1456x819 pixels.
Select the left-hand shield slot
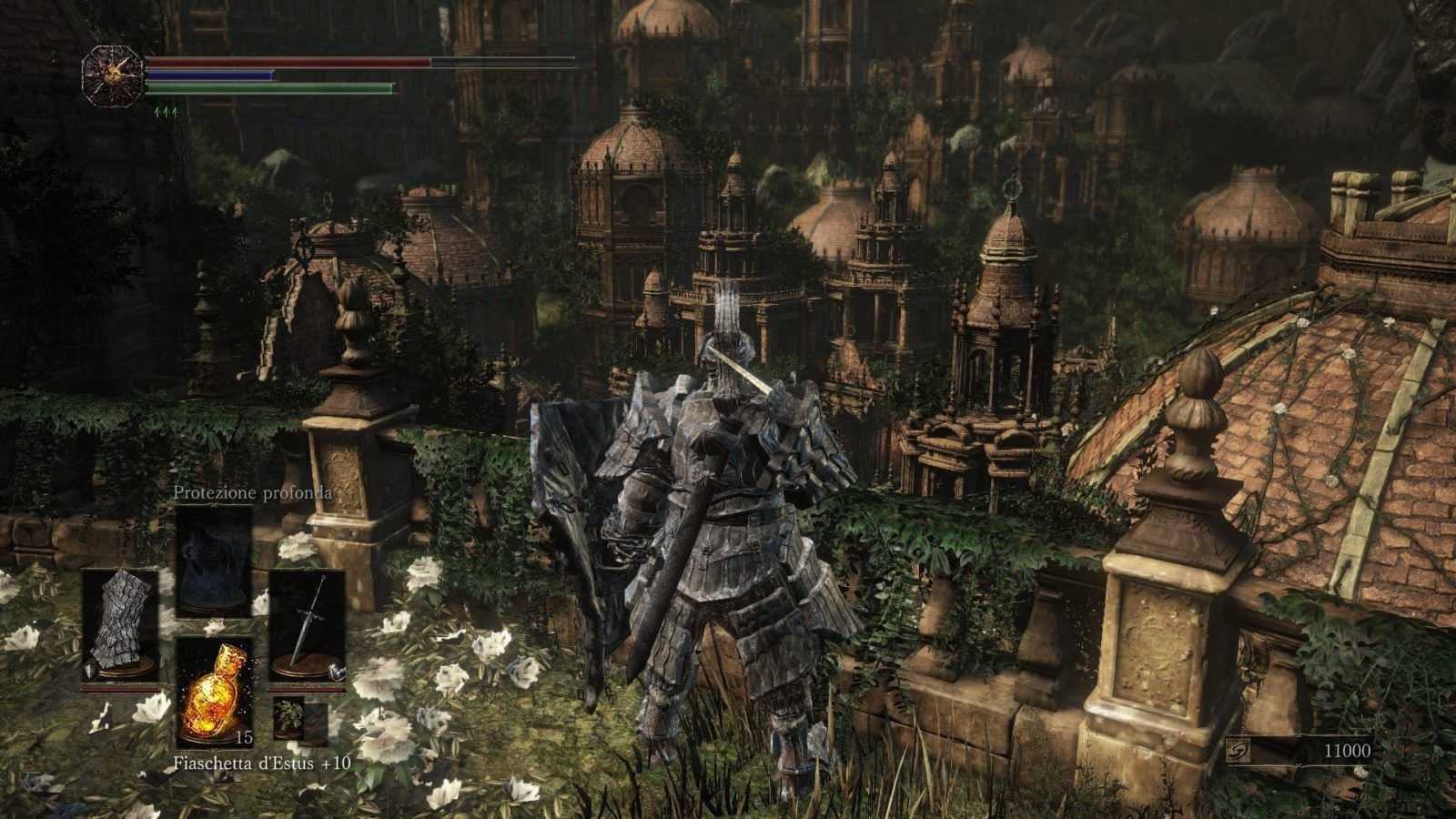point(120,626)
